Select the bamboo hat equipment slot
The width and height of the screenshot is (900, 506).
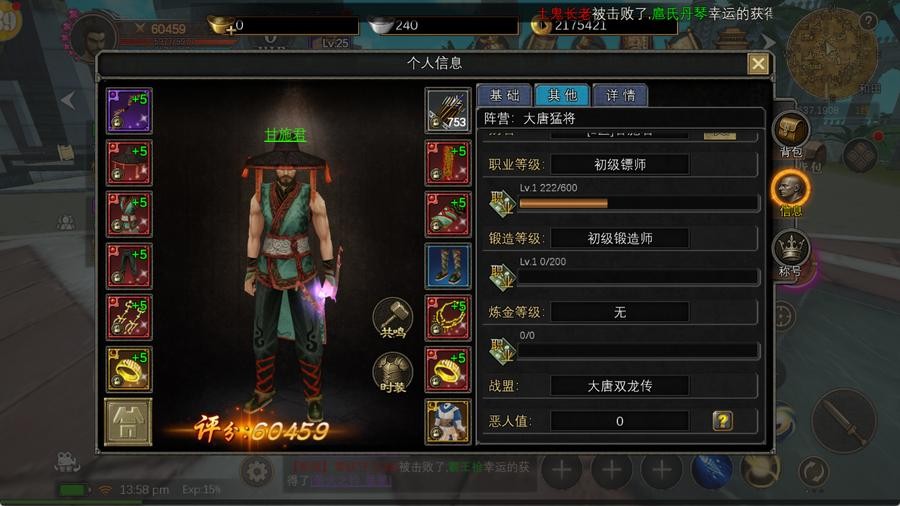[129, 163]
